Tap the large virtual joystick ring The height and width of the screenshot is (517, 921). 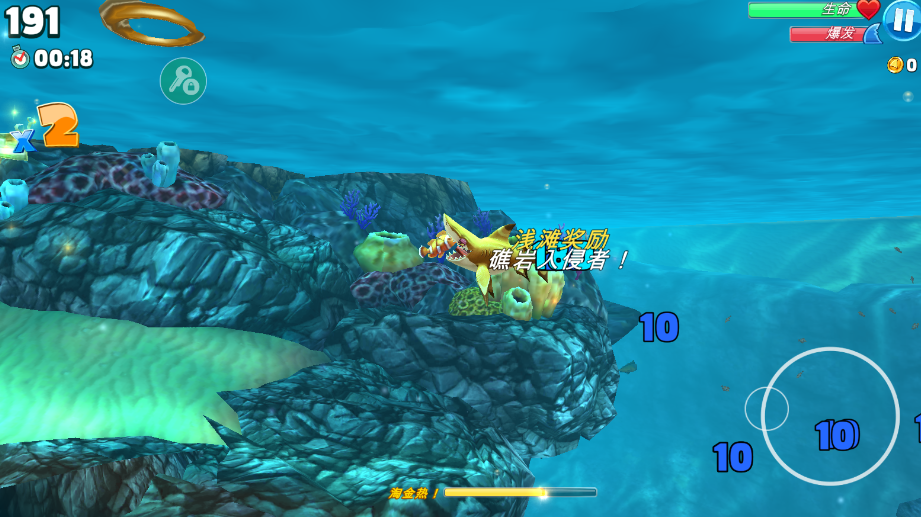[830, 415]
